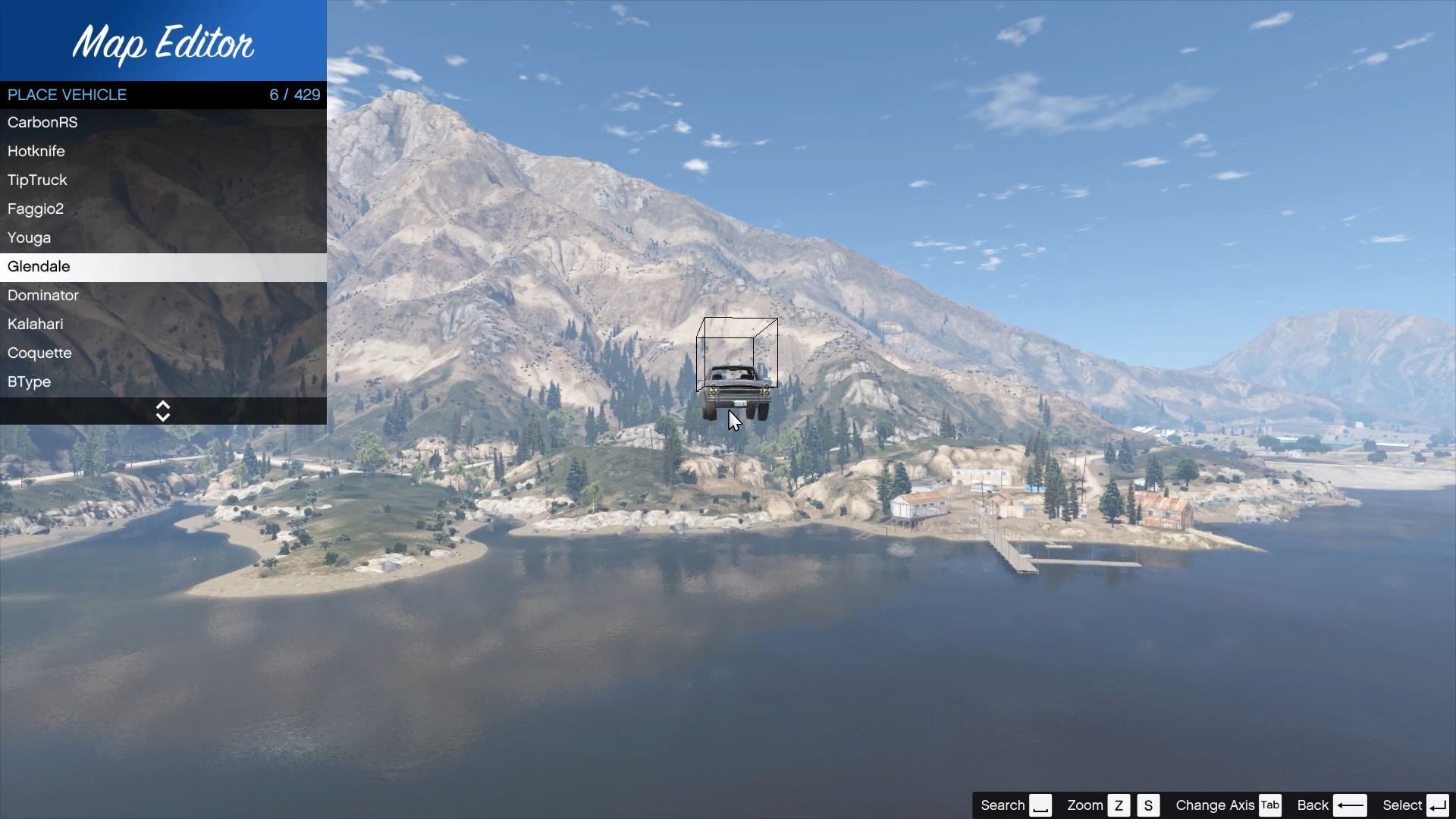Expand the vehicle list with the double-chevron control
1456x819 pixels.
tap(163, 411)
